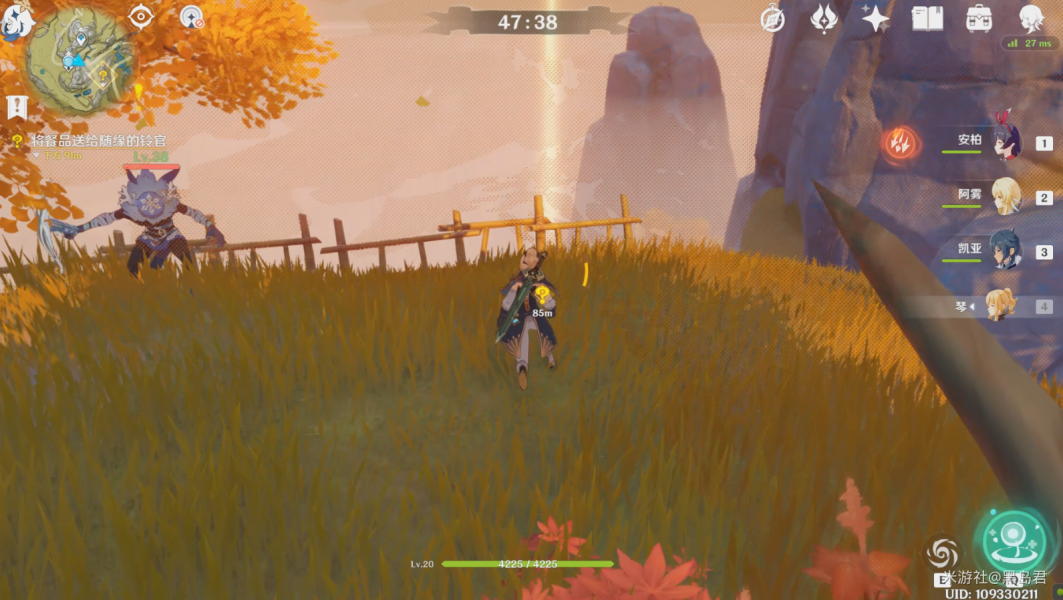Open the compass icon in the top bar
1063x600 pixels.
click(x=773, y=18)
